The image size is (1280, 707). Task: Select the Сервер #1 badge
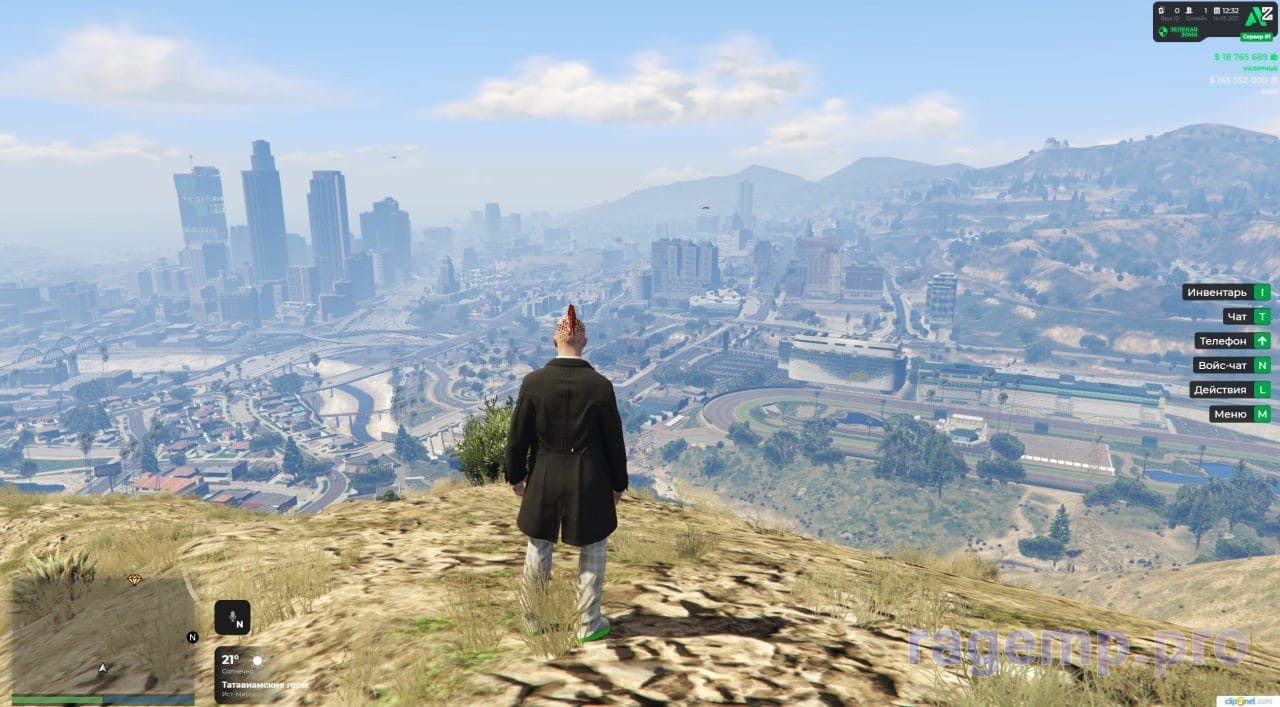(x=1257, y=35)
